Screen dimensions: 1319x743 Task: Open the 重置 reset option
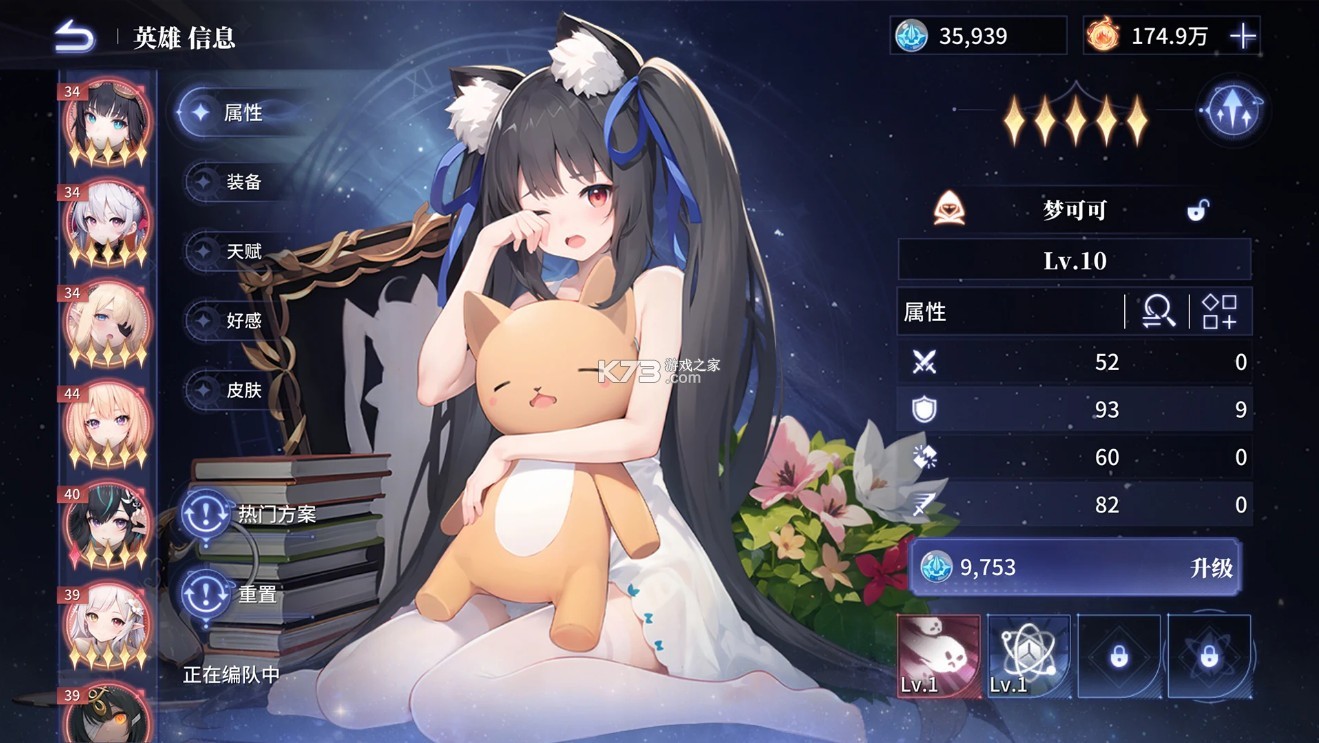coord(240,594)
